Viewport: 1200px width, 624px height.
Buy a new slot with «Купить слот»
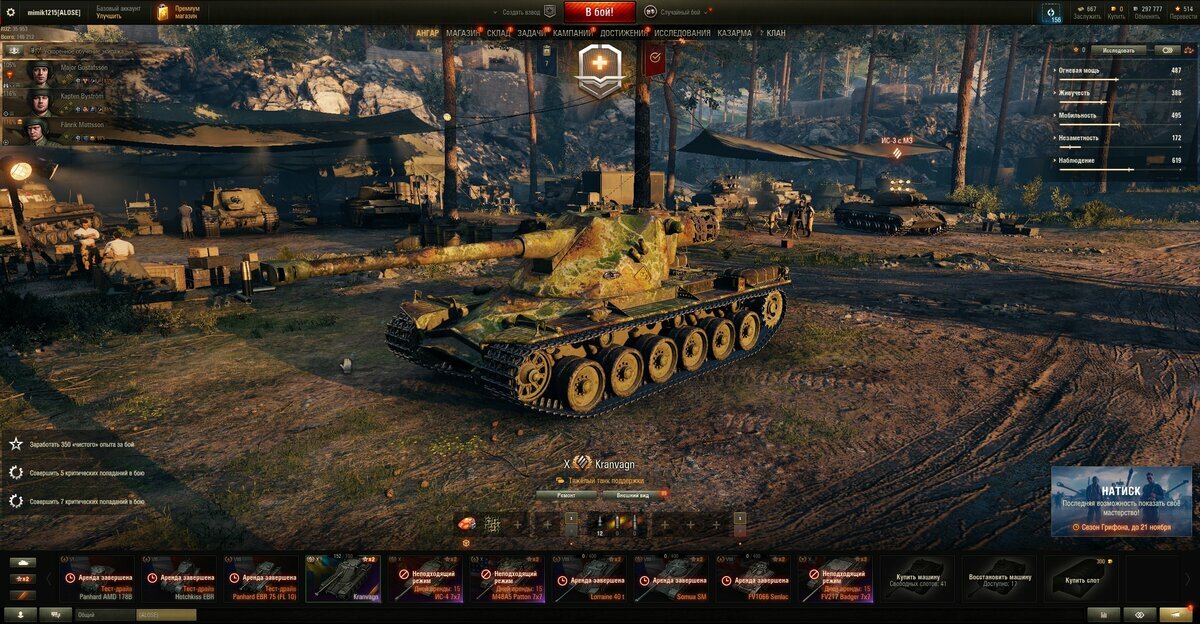(1081, 579)
